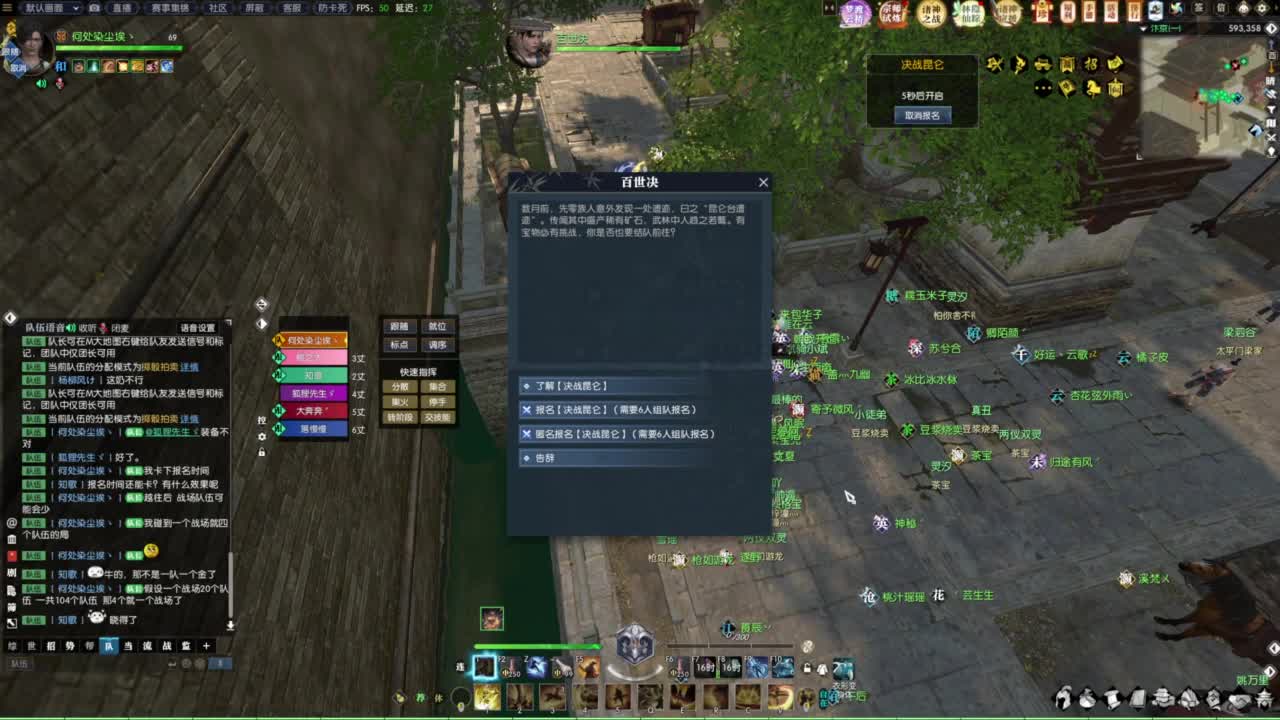Mute the speaker icon below the player portrait
The width and height of the screenshot is (1280, 720).
pos(41,82)
